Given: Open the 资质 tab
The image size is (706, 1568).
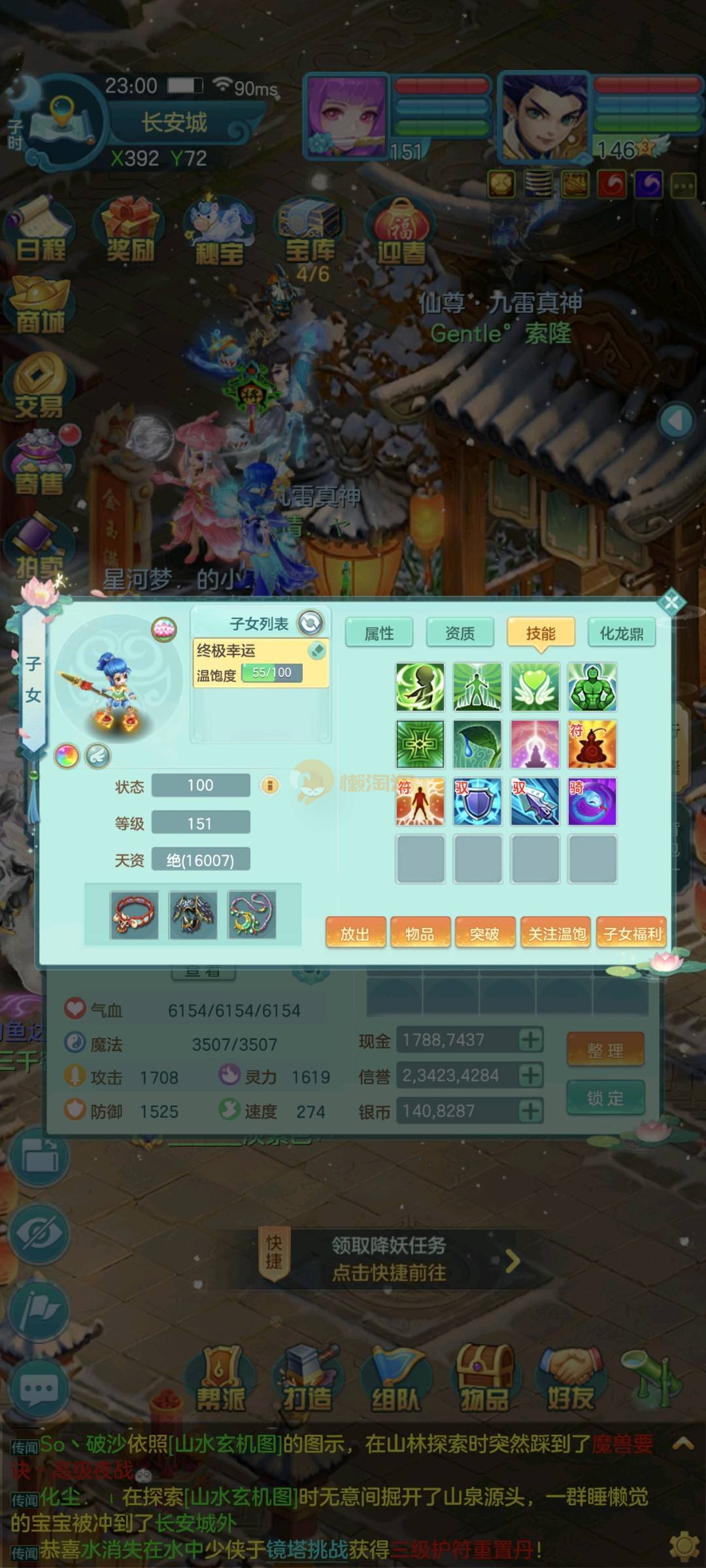Looking at the screenshot, I should [x=460, y=633].
